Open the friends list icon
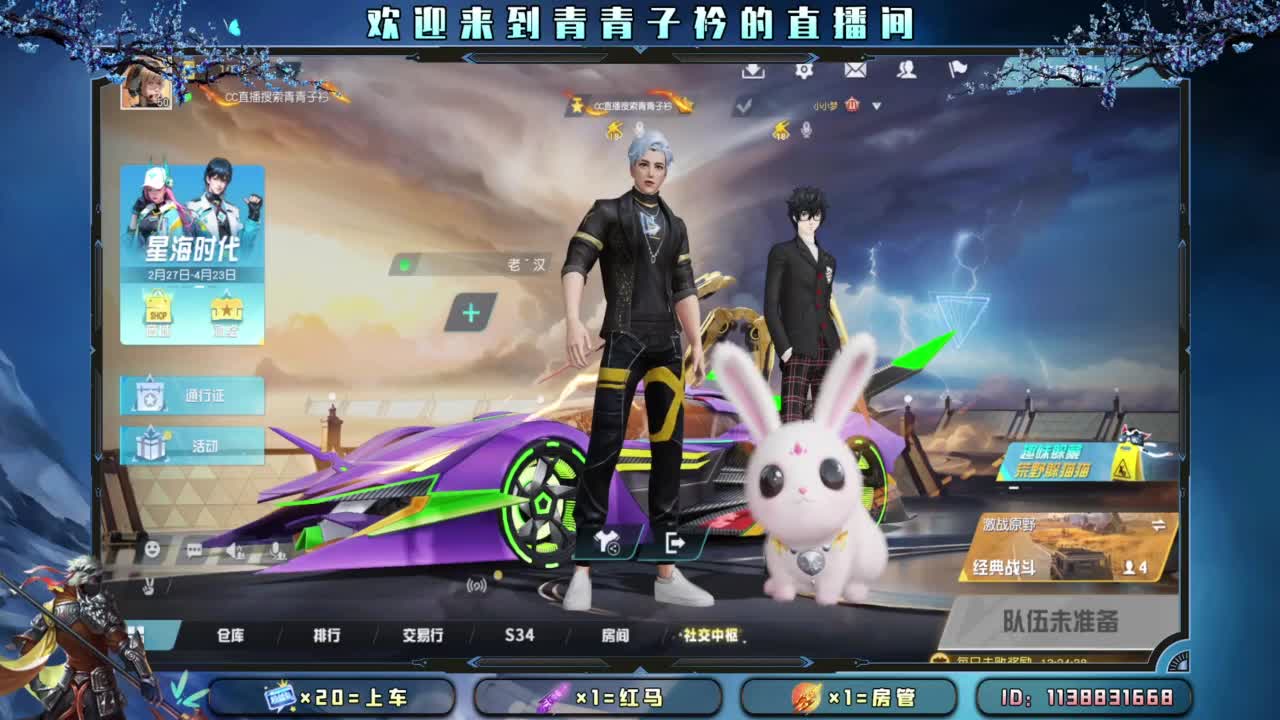Viewport: 1280px width, 720px height. point(906,72)
